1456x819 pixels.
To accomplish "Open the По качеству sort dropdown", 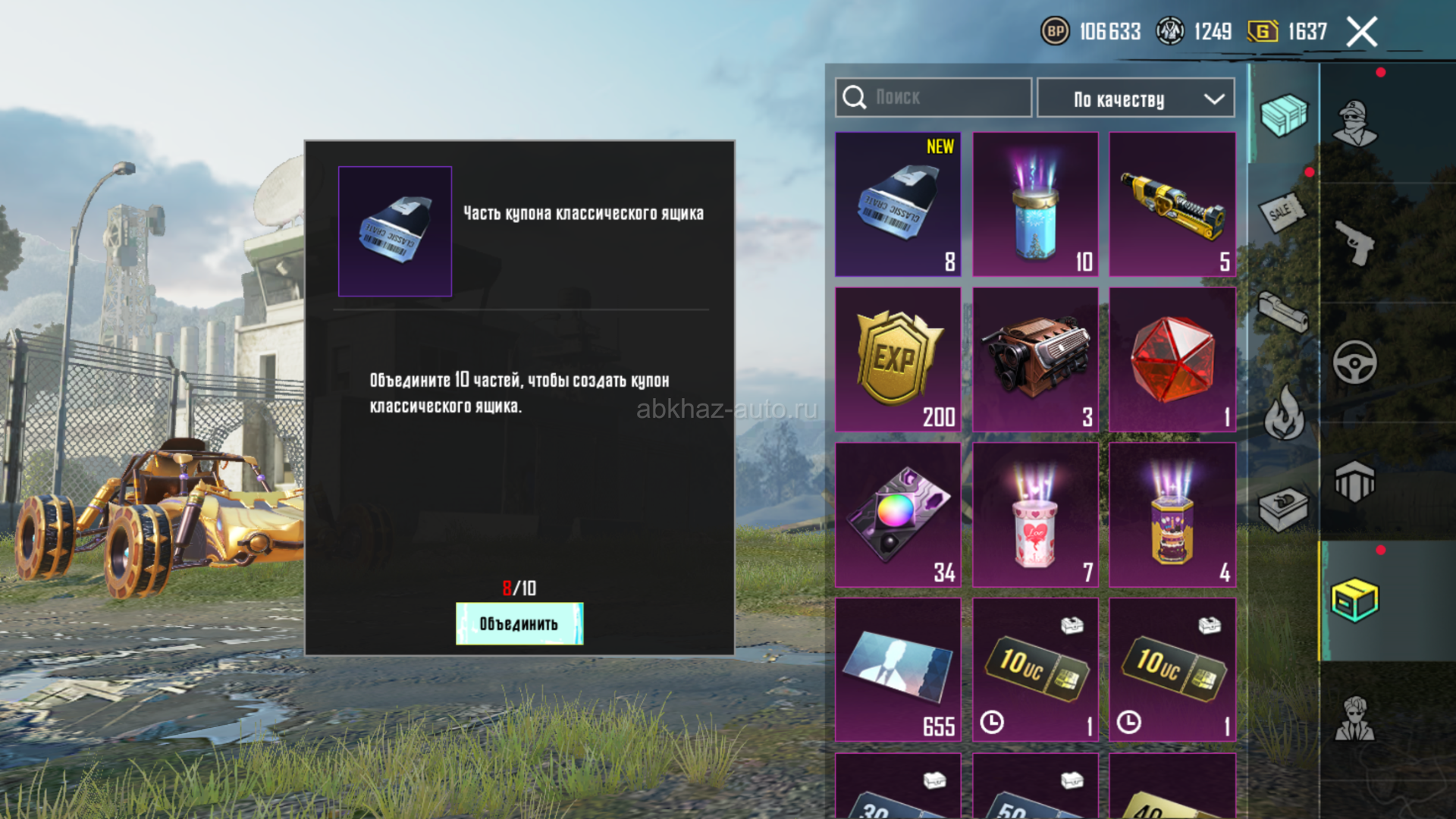I will pos(1135,99).
